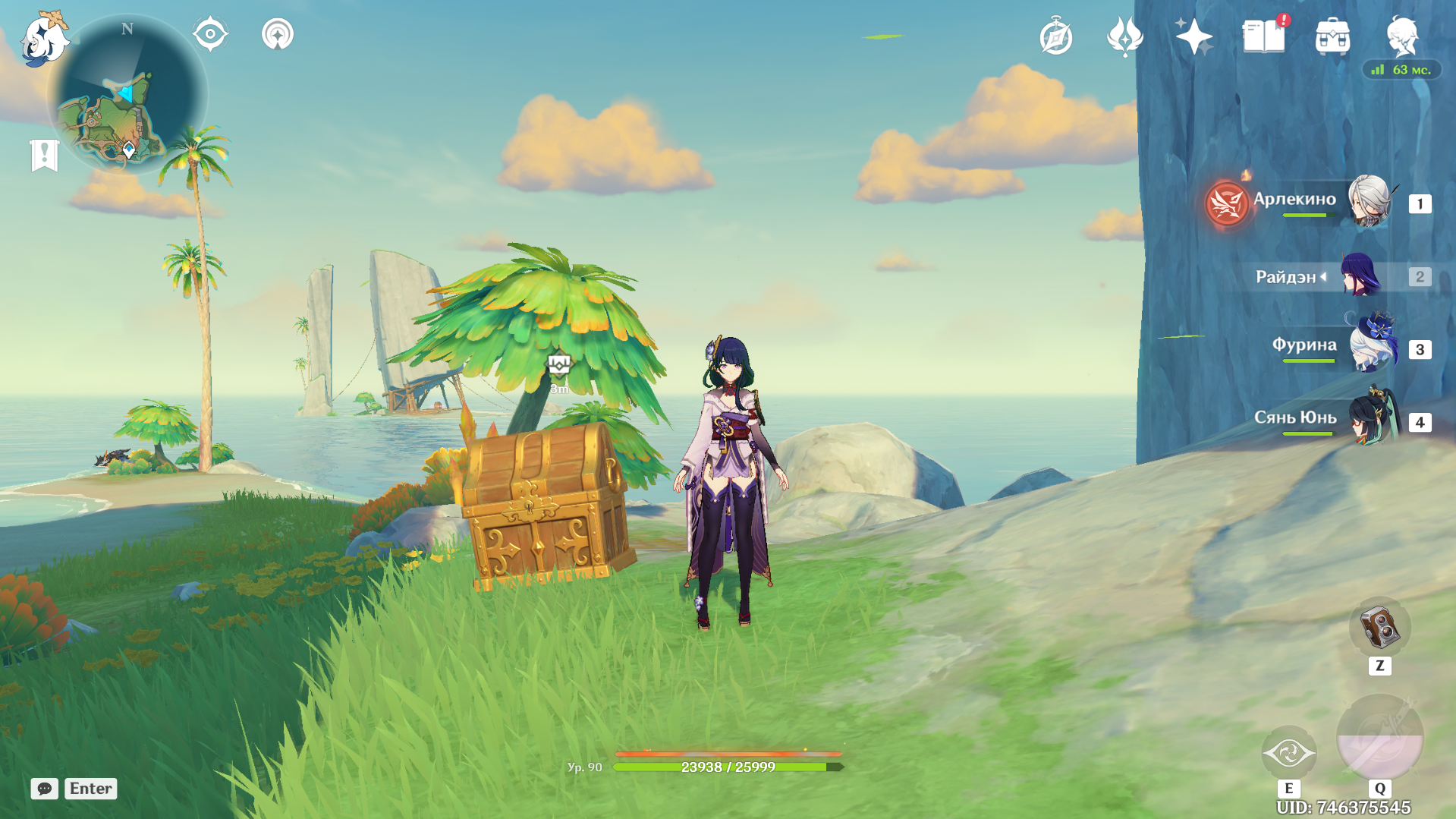1456x819 pixels.
Task: Open the Wish star icon
Action: click(x=1193, y=36)
